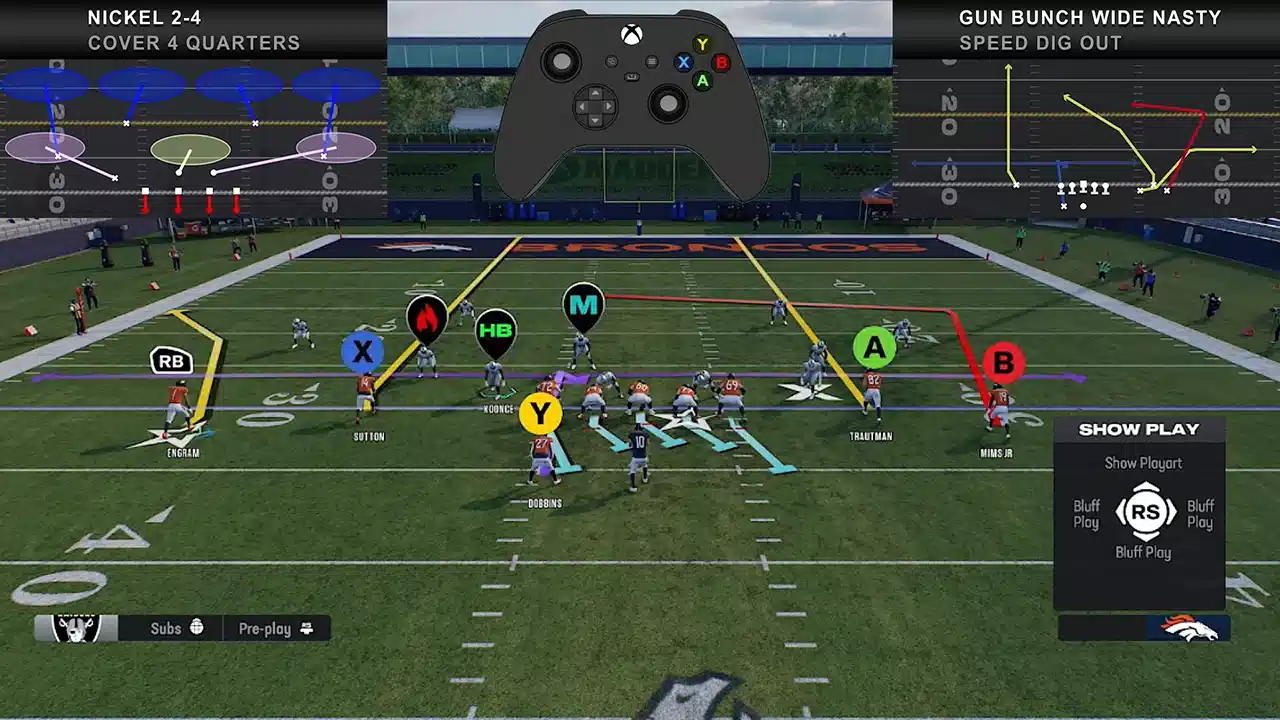The image size is (1280, 720).
Task: Click the fire hot-route icon
Action: (429, 320)
